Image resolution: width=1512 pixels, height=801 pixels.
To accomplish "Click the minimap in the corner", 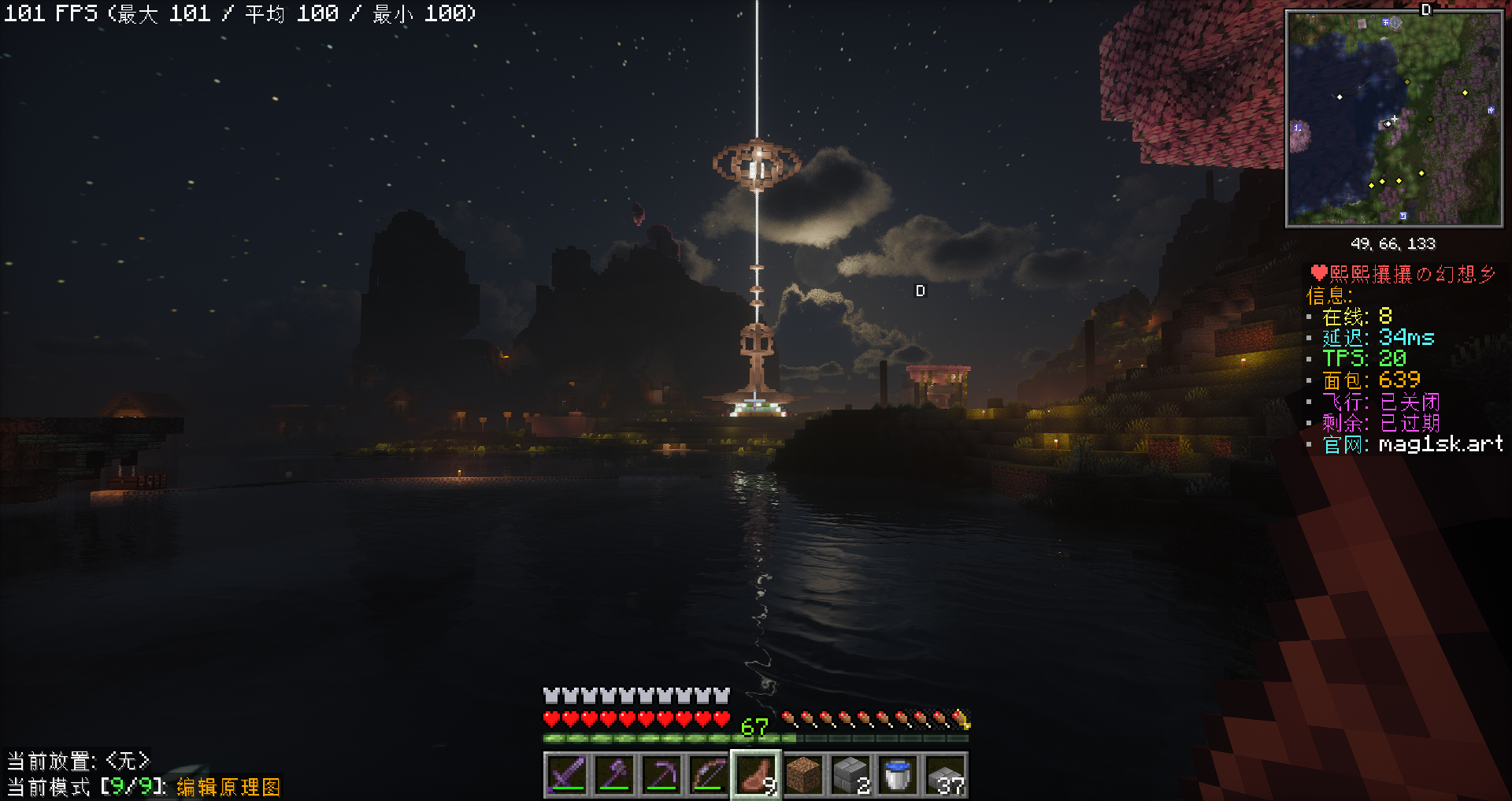I will point(1394,118).
